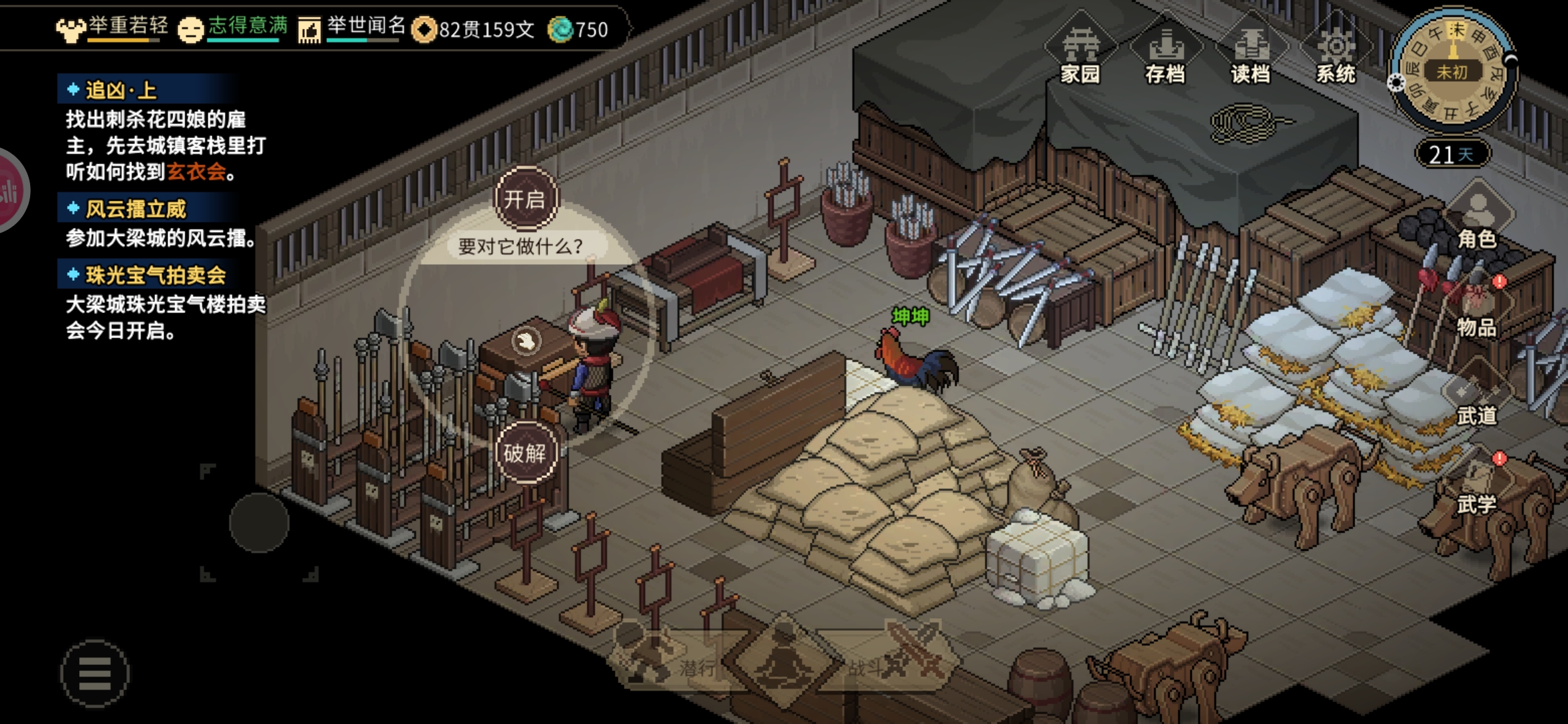Open the 武学 martial arts menu
This screenshot has height=724, width=1568.
tap(1477, 485)
